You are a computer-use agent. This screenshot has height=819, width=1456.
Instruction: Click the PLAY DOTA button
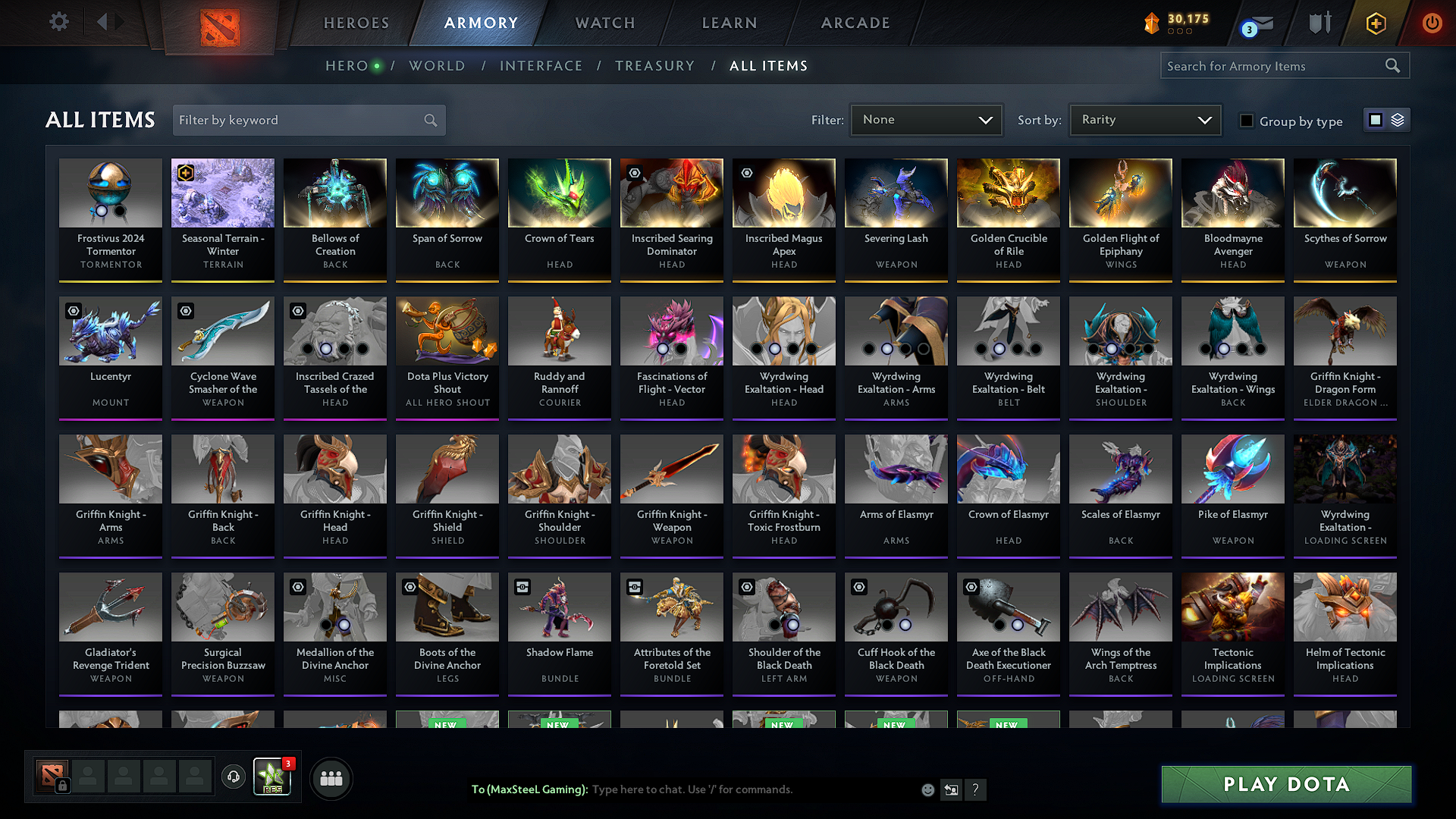tap(1285, 784)
